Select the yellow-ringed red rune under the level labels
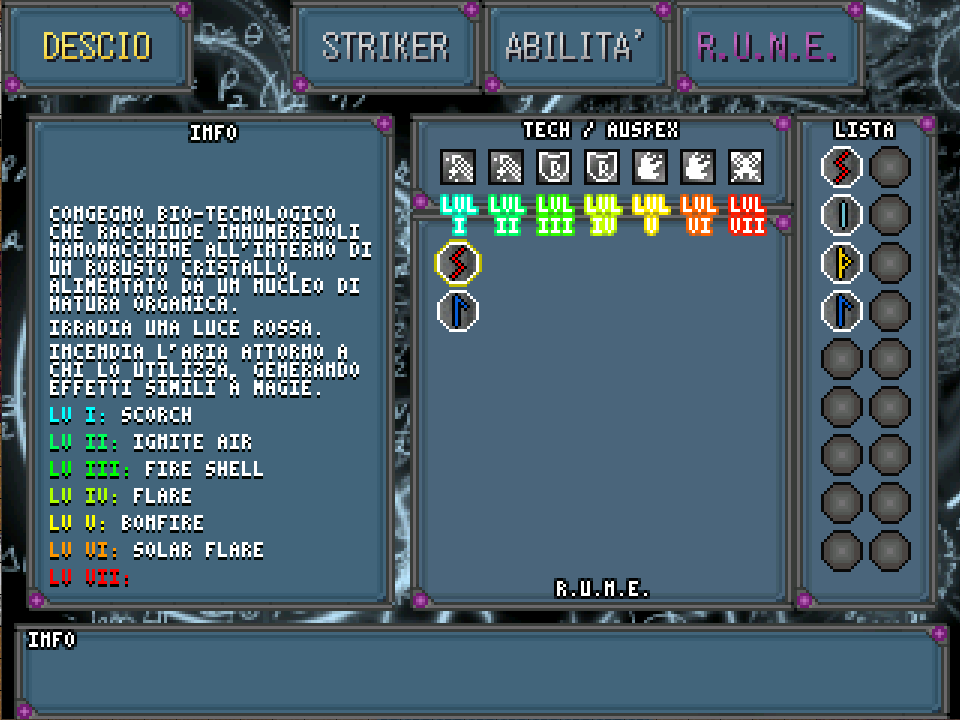The width and height of the screenshot is (960, 720). pyautogui.click(x=458, y=263)
